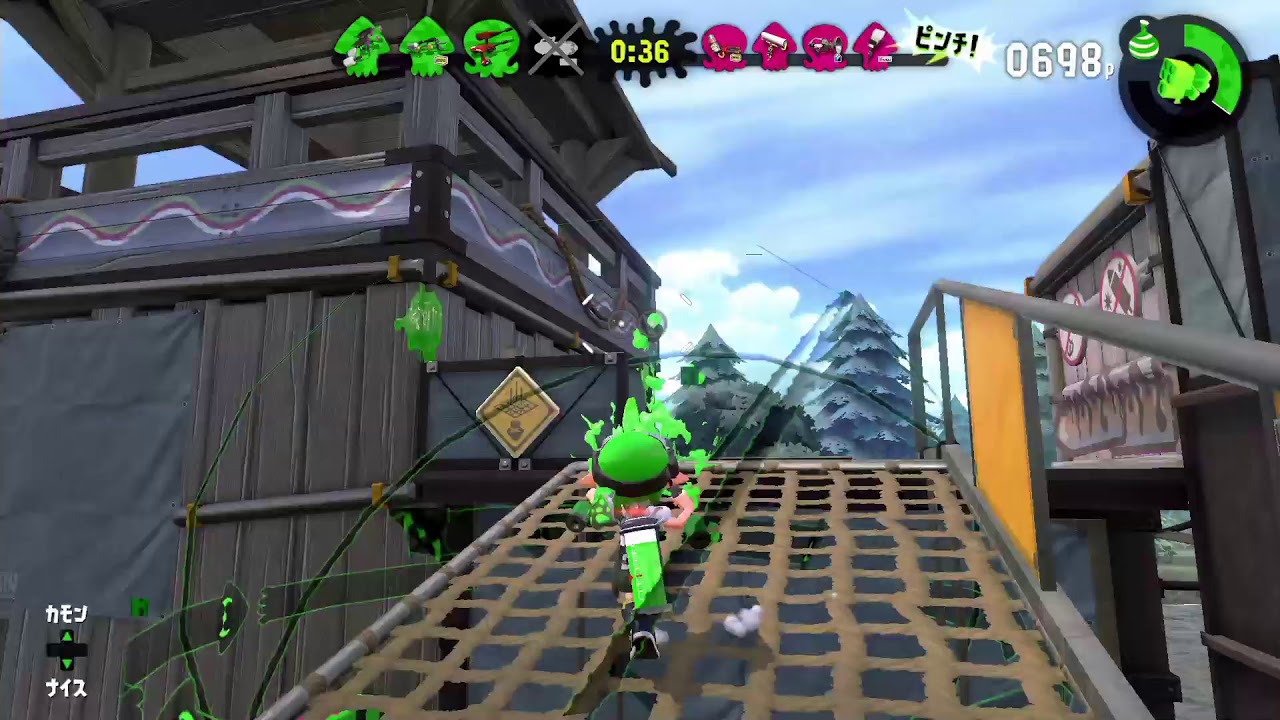The height and width of the screenshot is (720, 1280).
Task: Click the green weapon icon inside special gauge
Action: (x=1183, y=80)
